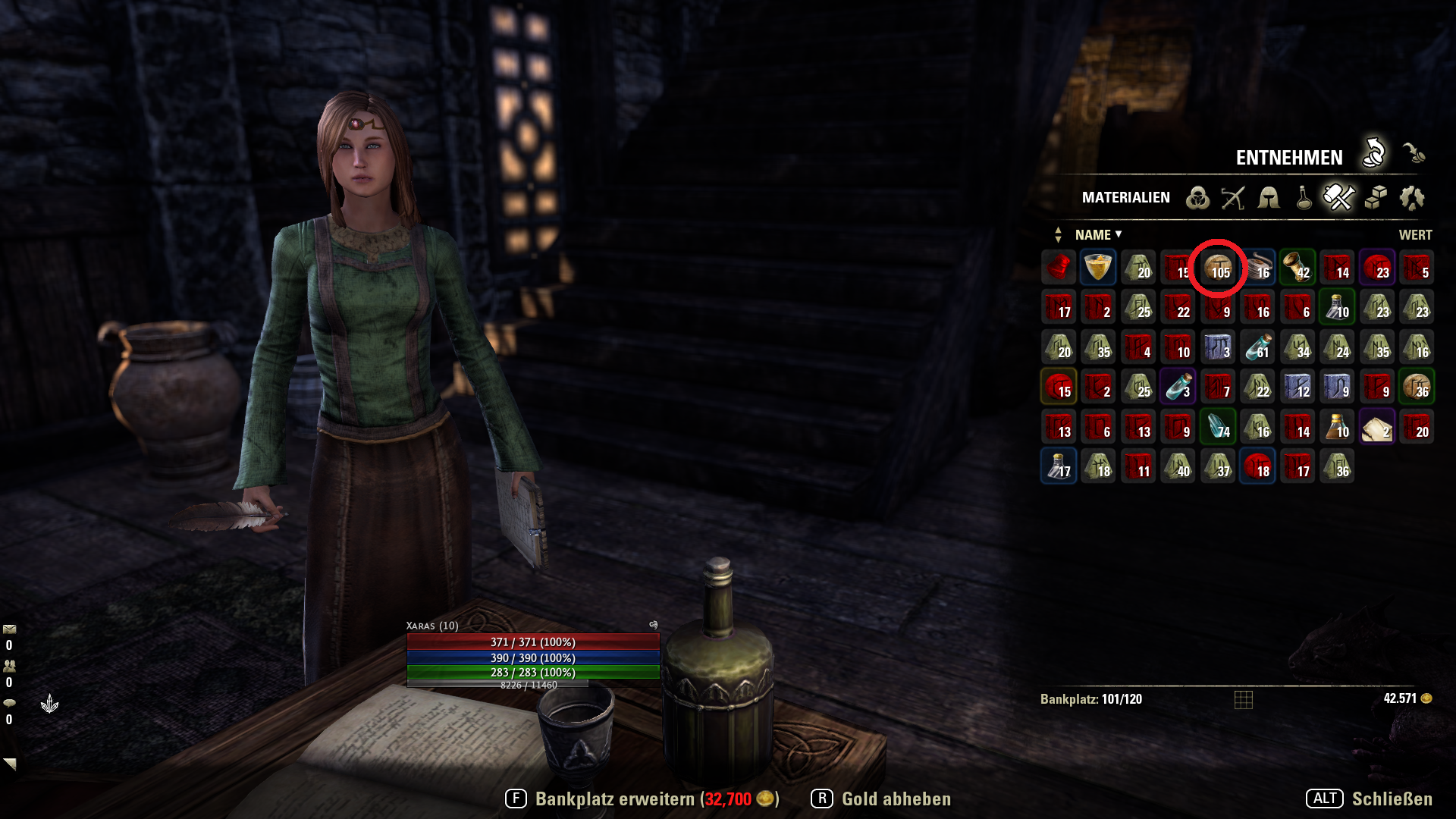The width and height of the screenshot is (1456, 819).
Task: Select the cyan potion bottle stack of 61
Action: 1258,347
